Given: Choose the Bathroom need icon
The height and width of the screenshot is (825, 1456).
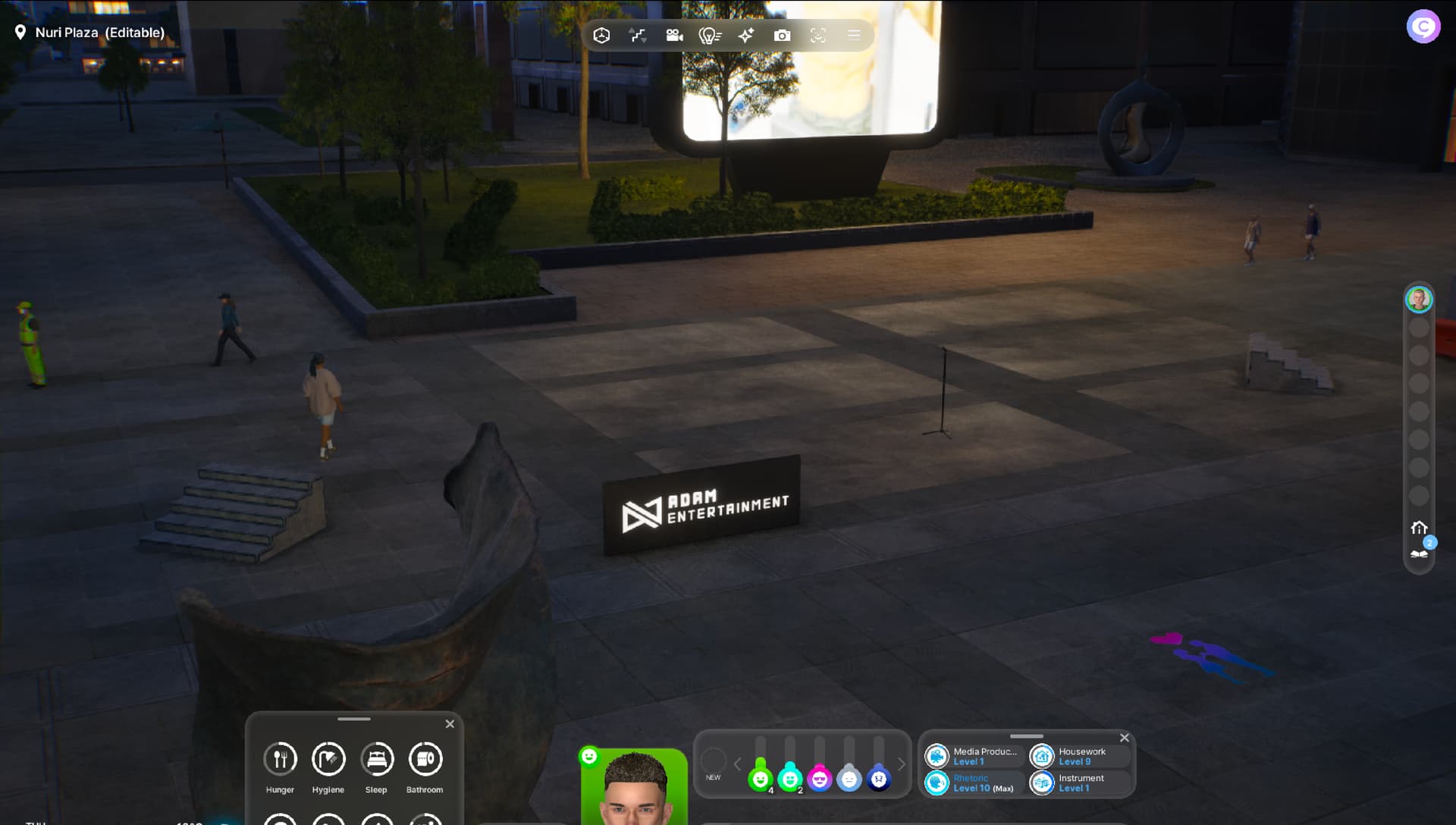Looking at the screenshot, I should [x=425, y=759].
